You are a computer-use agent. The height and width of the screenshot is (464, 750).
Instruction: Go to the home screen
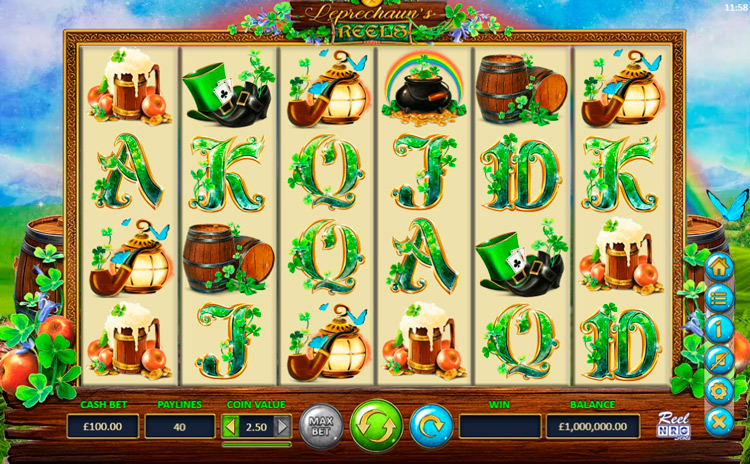[719, 267]
